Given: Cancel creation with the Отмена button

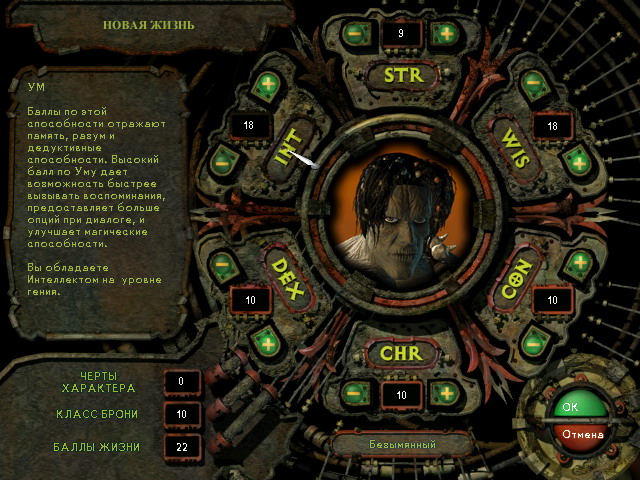Looking at the screenshot, I should 583,434.
